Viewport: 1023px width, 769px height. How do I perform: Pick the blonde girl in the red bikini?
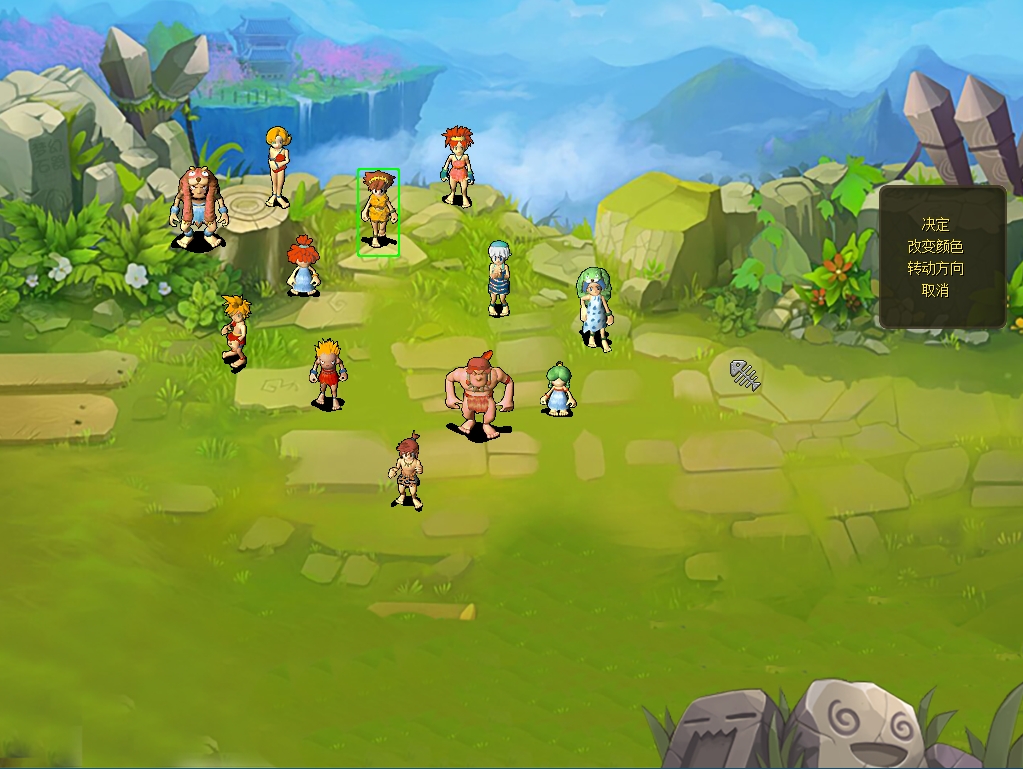(277, 166)
